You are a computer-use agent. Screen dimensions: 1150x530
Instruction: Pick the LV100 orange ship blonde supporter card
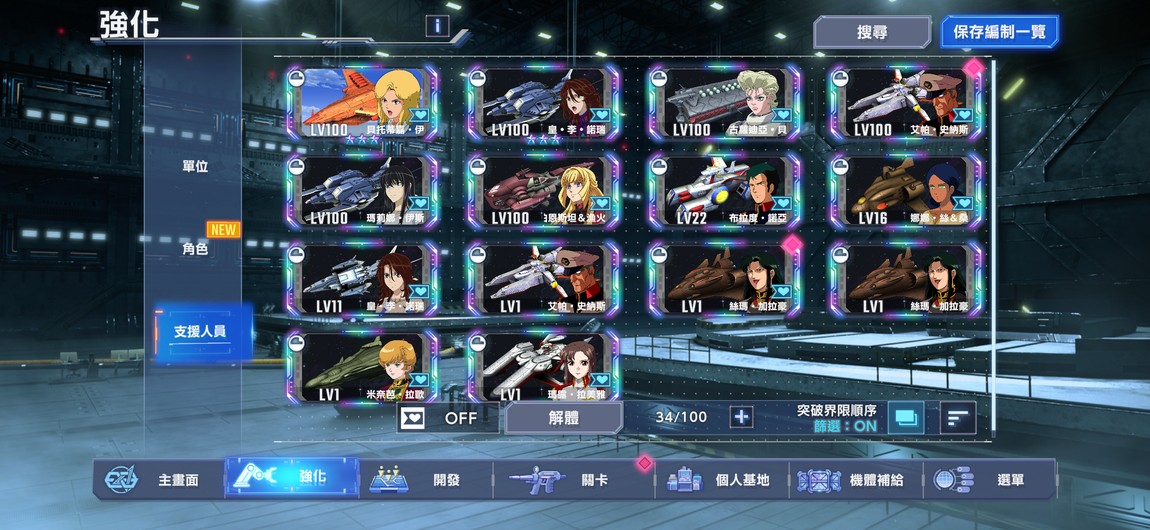click(362, 103)
